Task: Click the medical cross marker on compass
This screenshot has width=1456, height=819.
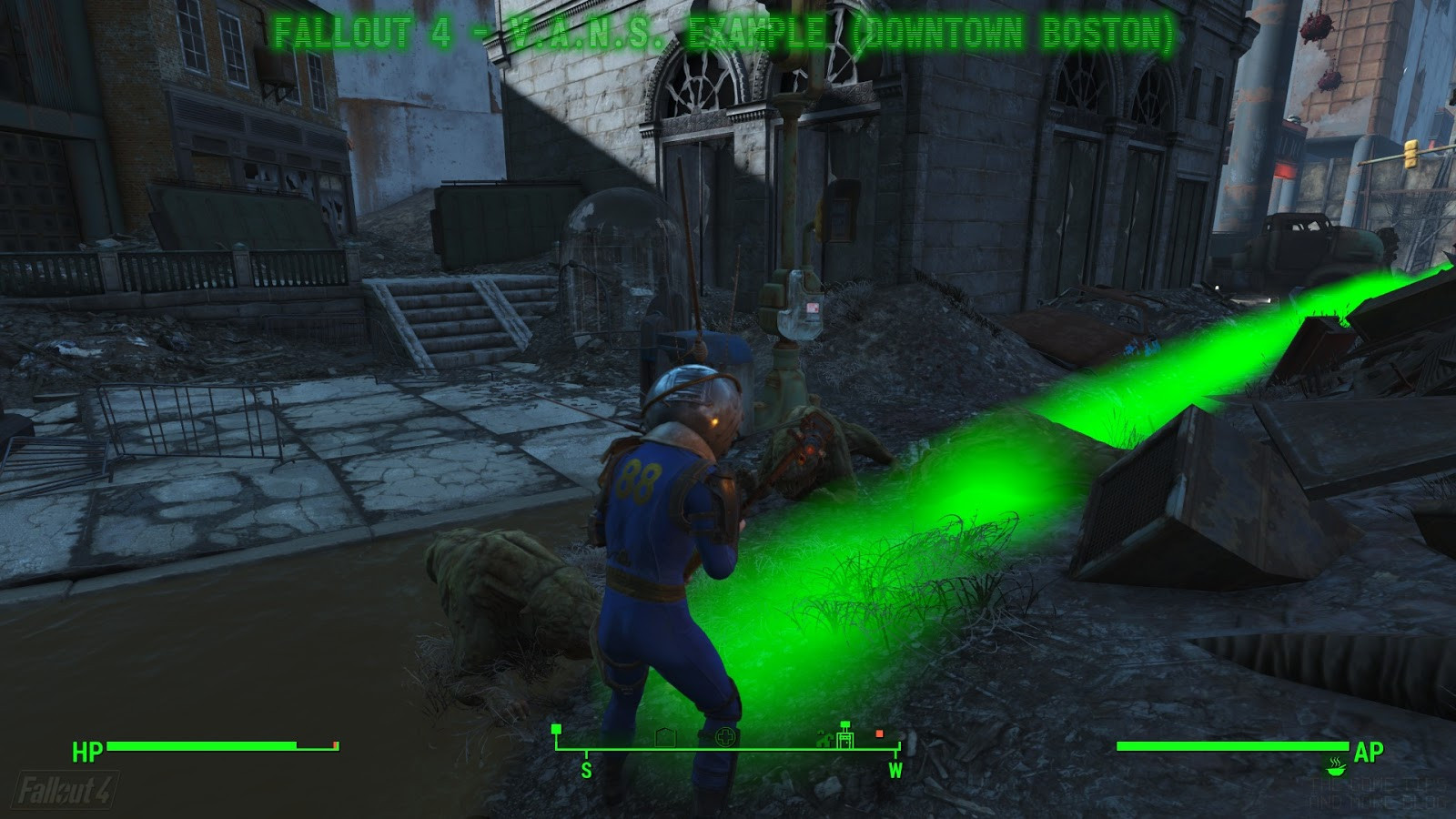Action: pos(727,736)
